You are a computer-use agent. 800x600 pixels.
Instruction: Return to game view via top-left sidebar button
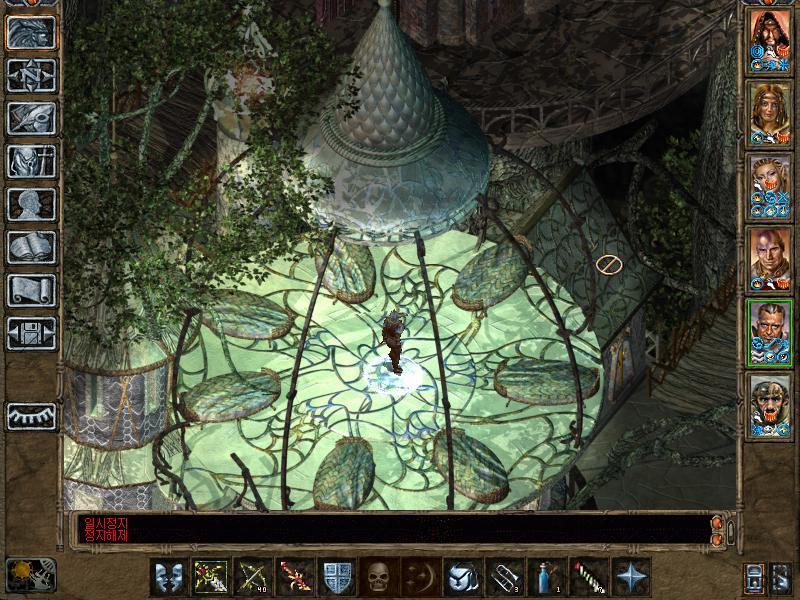point(30,33)
